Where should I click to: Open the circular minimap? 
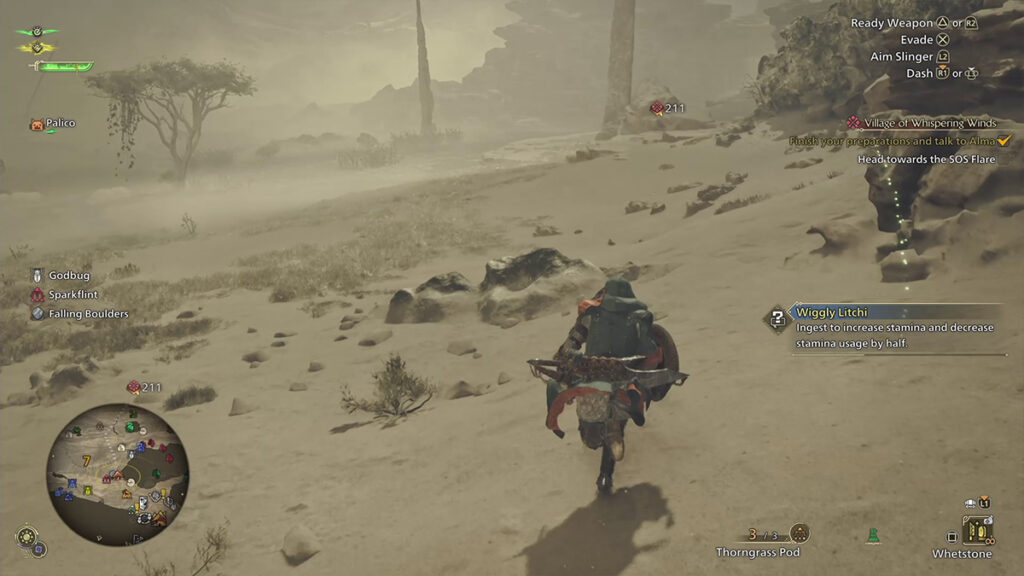point(117,473)
